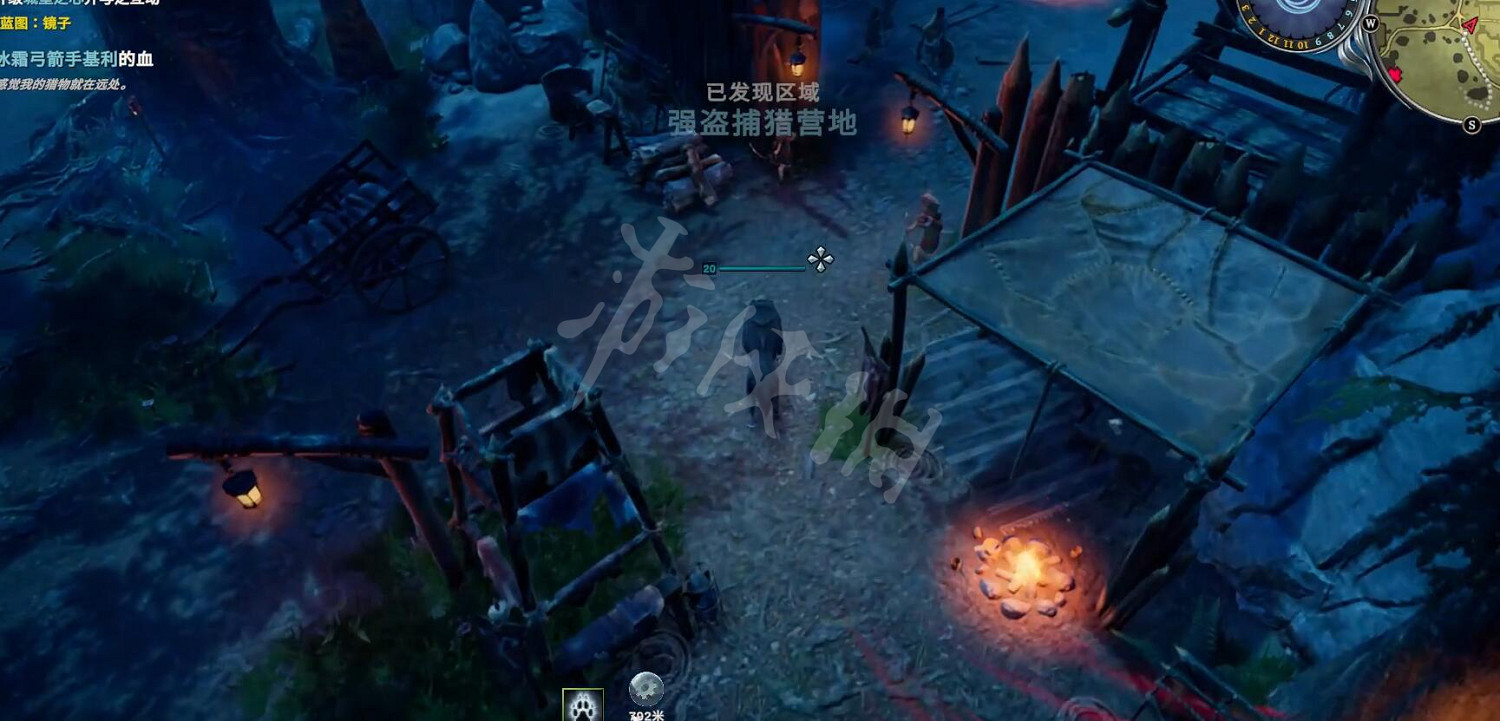This screenshot has width=1500, height=721.
Task: Click the W compass marker beside the clock
Action: [1371, 23]
